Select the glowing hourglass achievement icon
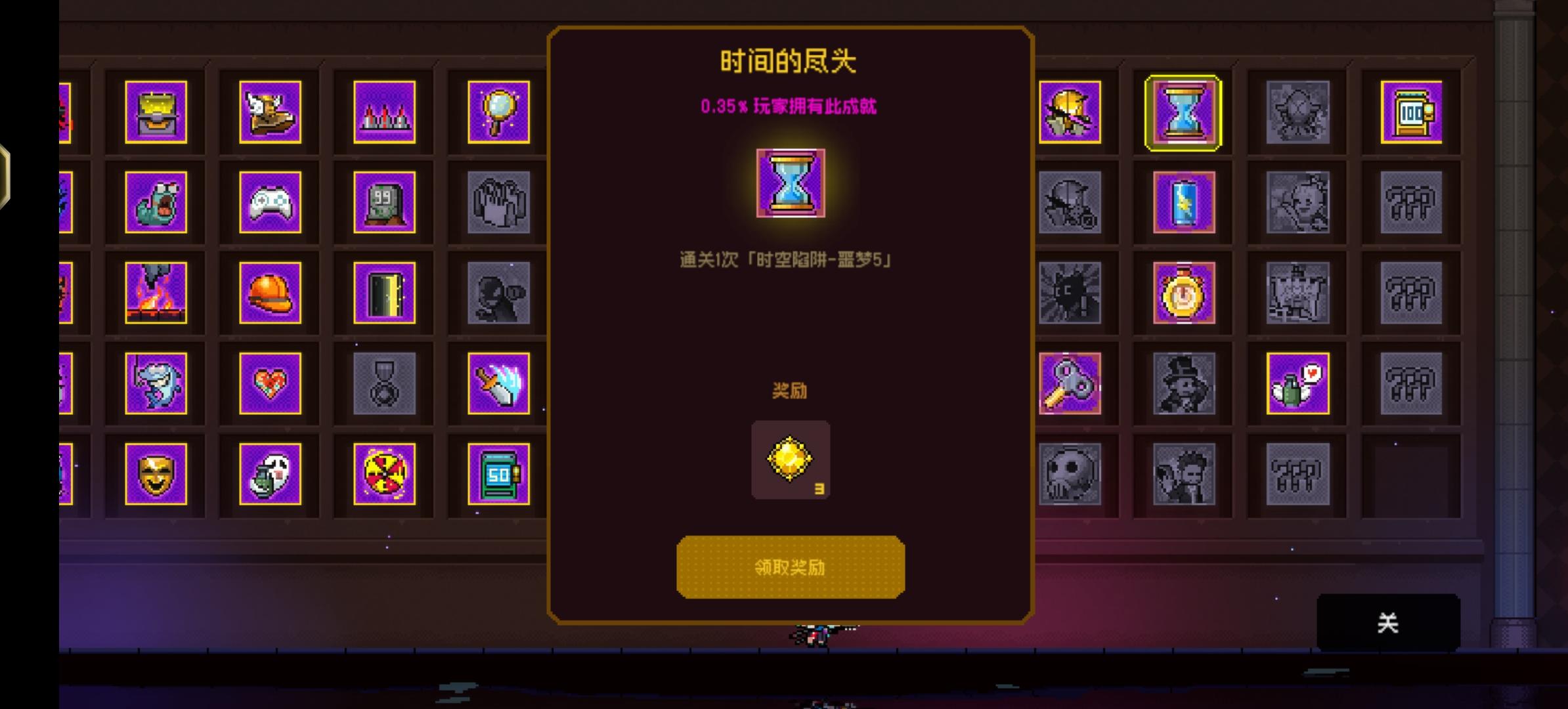 point(1185,112)
